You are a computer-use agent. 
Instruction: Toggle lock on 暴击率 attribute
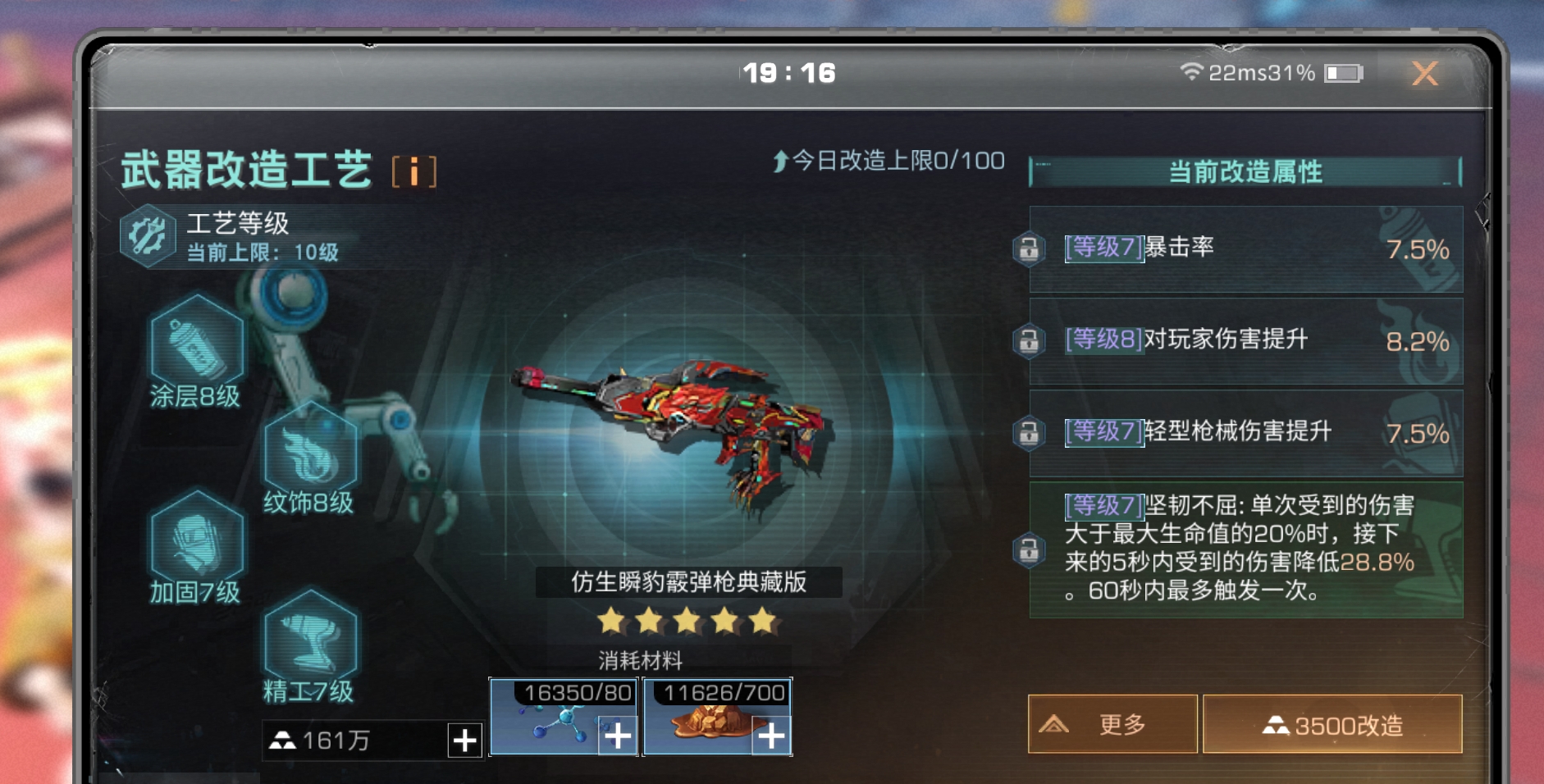[1029, 248]
